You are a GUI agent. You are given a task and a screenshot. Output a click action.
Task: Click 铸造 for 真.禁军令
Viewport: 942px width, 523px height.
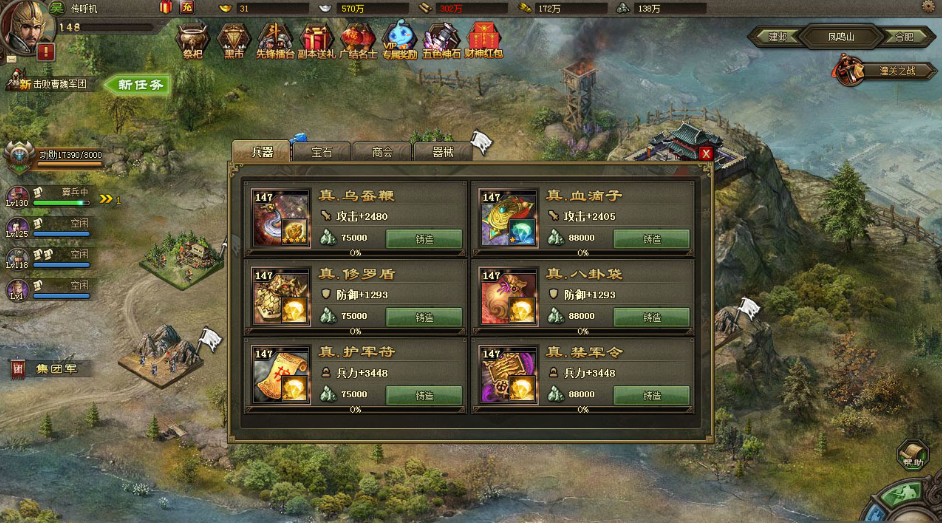point(651,395)
